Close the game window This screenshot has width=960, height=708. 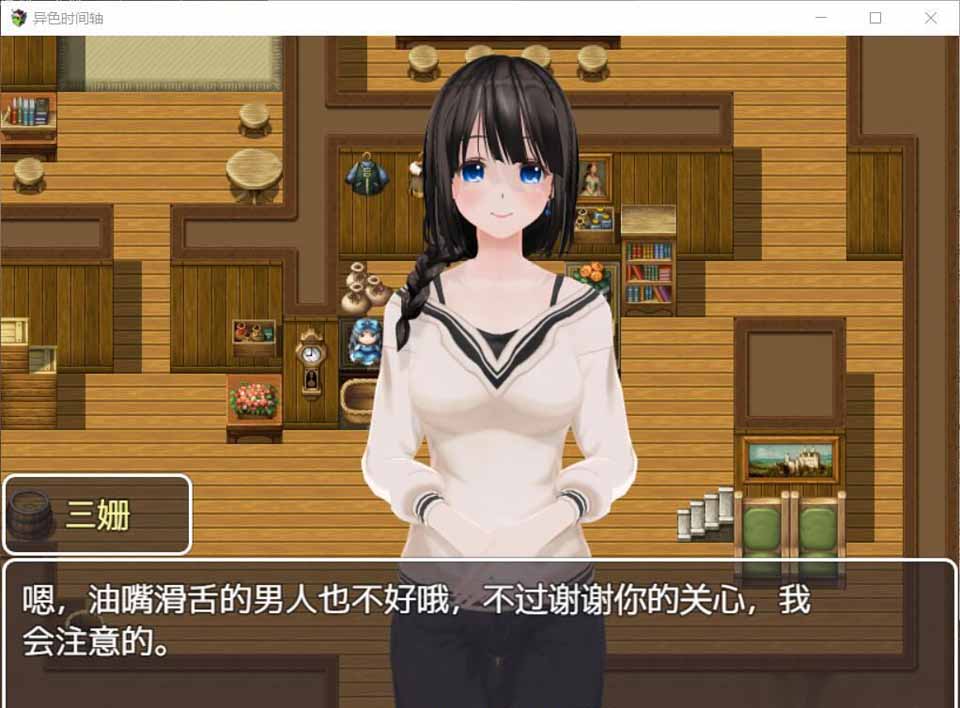[x=930, y=18]
